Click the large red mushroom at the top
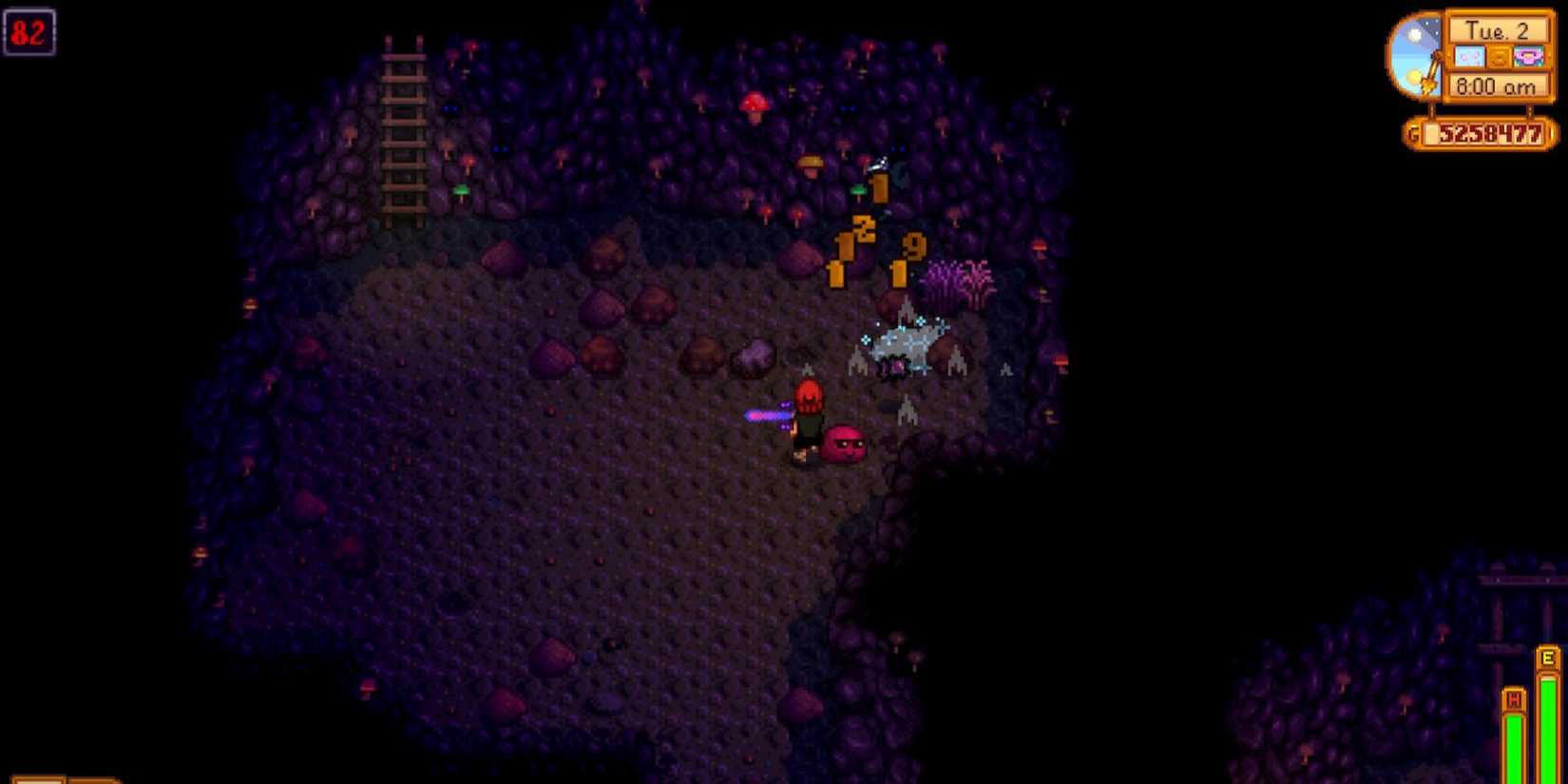1568x784 pixels. [754, 102]
